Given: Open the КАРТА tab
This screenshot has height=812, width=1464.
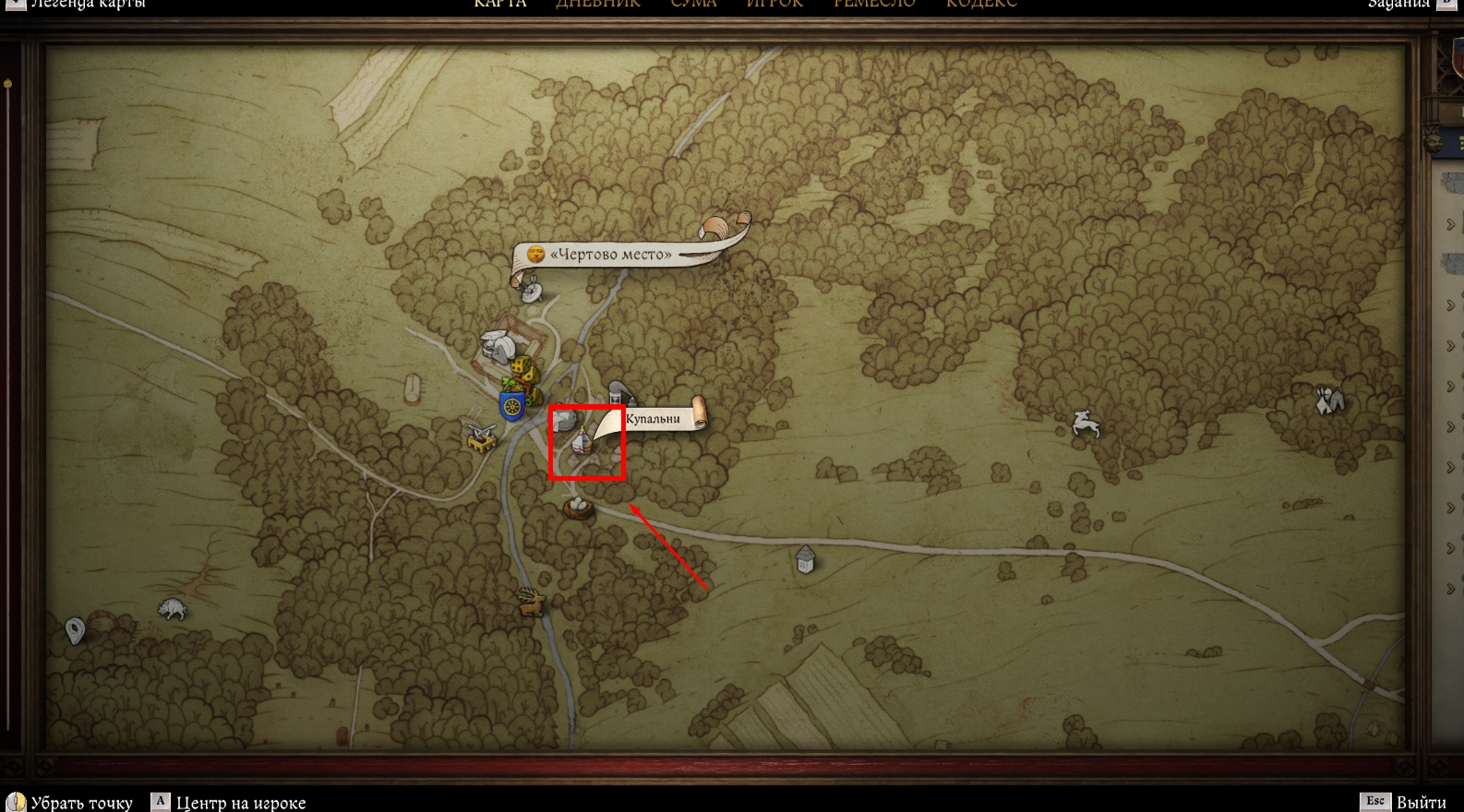Looking at the screenshot, I should pos(500,4).
